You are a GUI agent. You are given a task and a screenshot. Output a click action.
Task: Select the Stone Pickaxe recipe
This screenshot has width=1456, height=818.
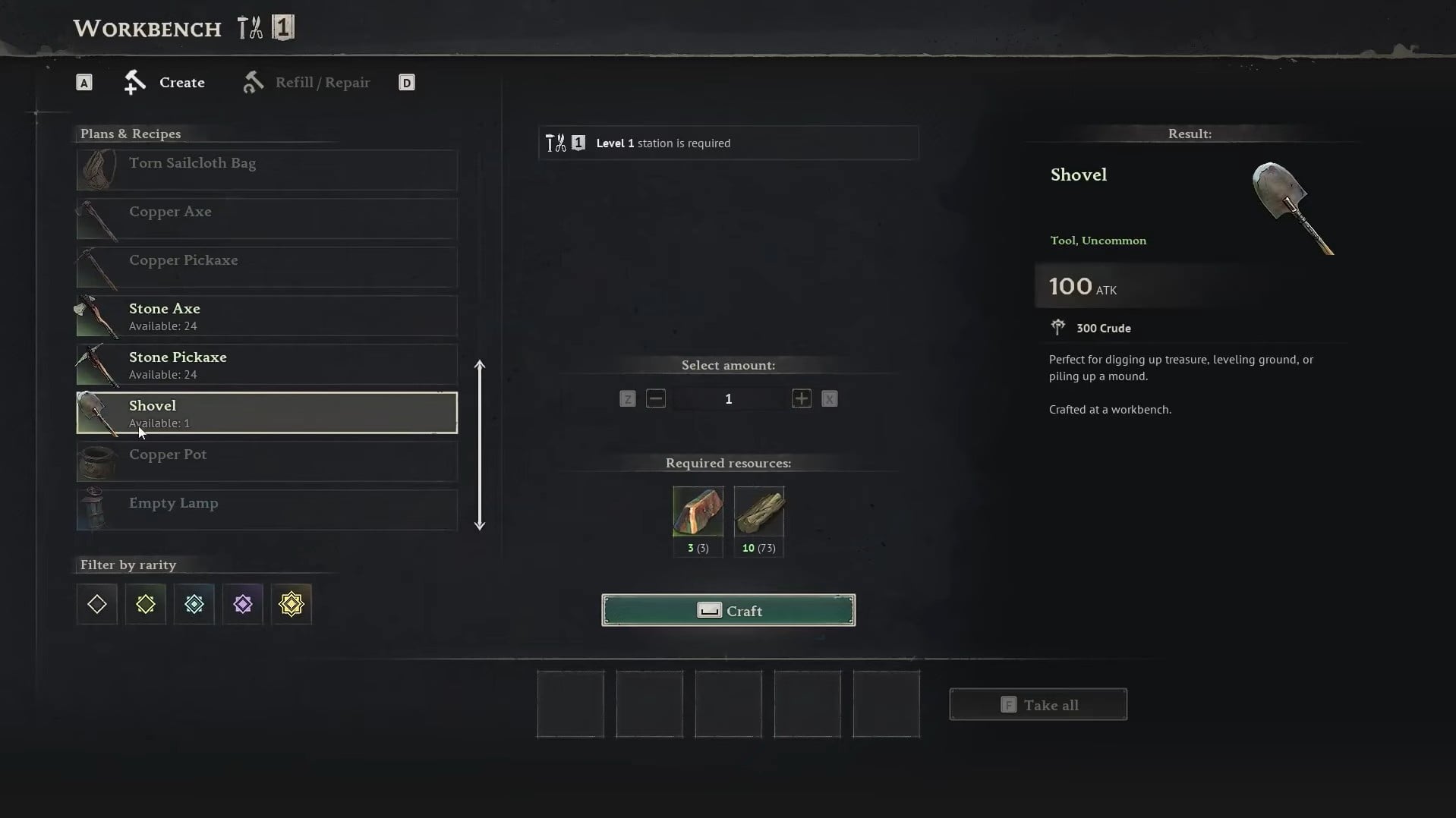pyautogui.click(x=266, y=364)
